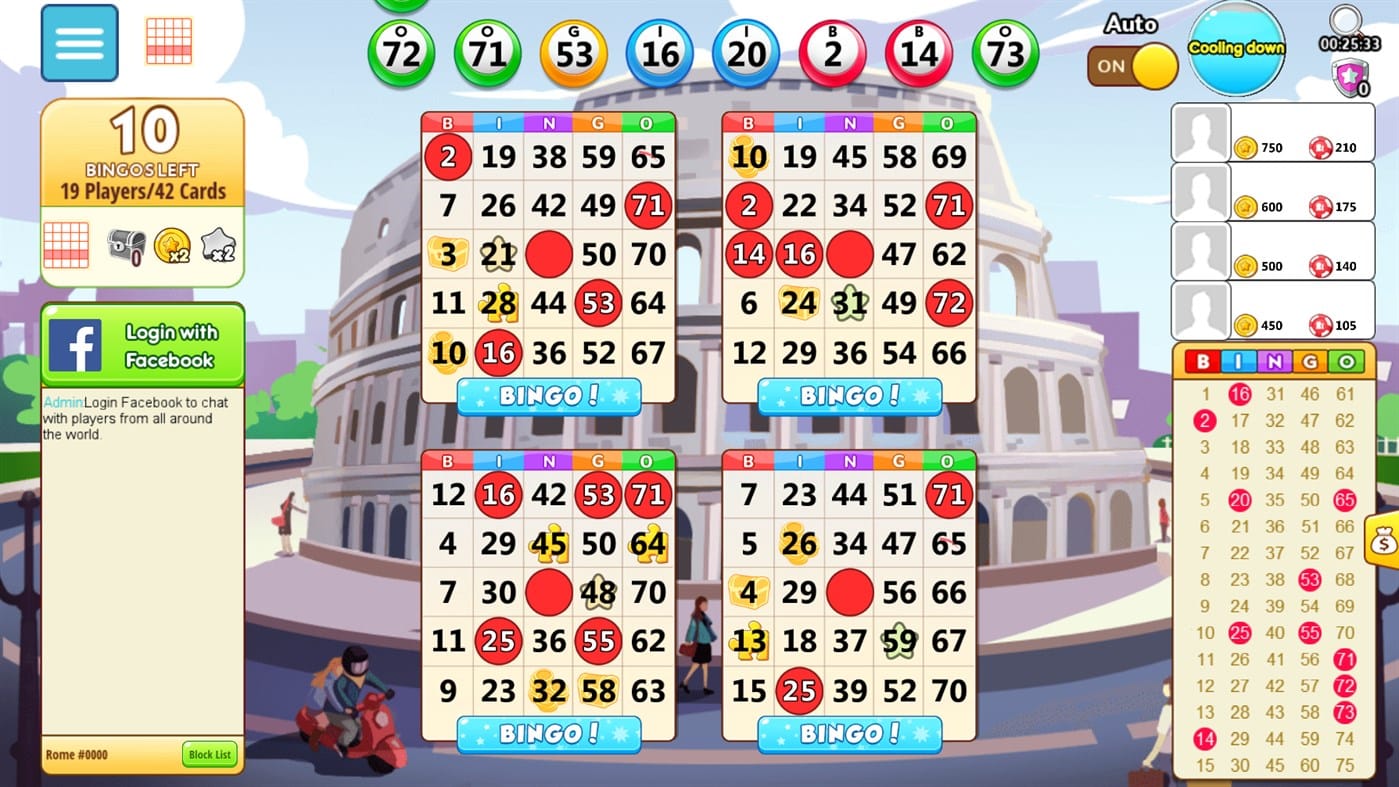Open the hamburger menu
The width and height of the screenshot is (1399, 787).
point(79,42)
